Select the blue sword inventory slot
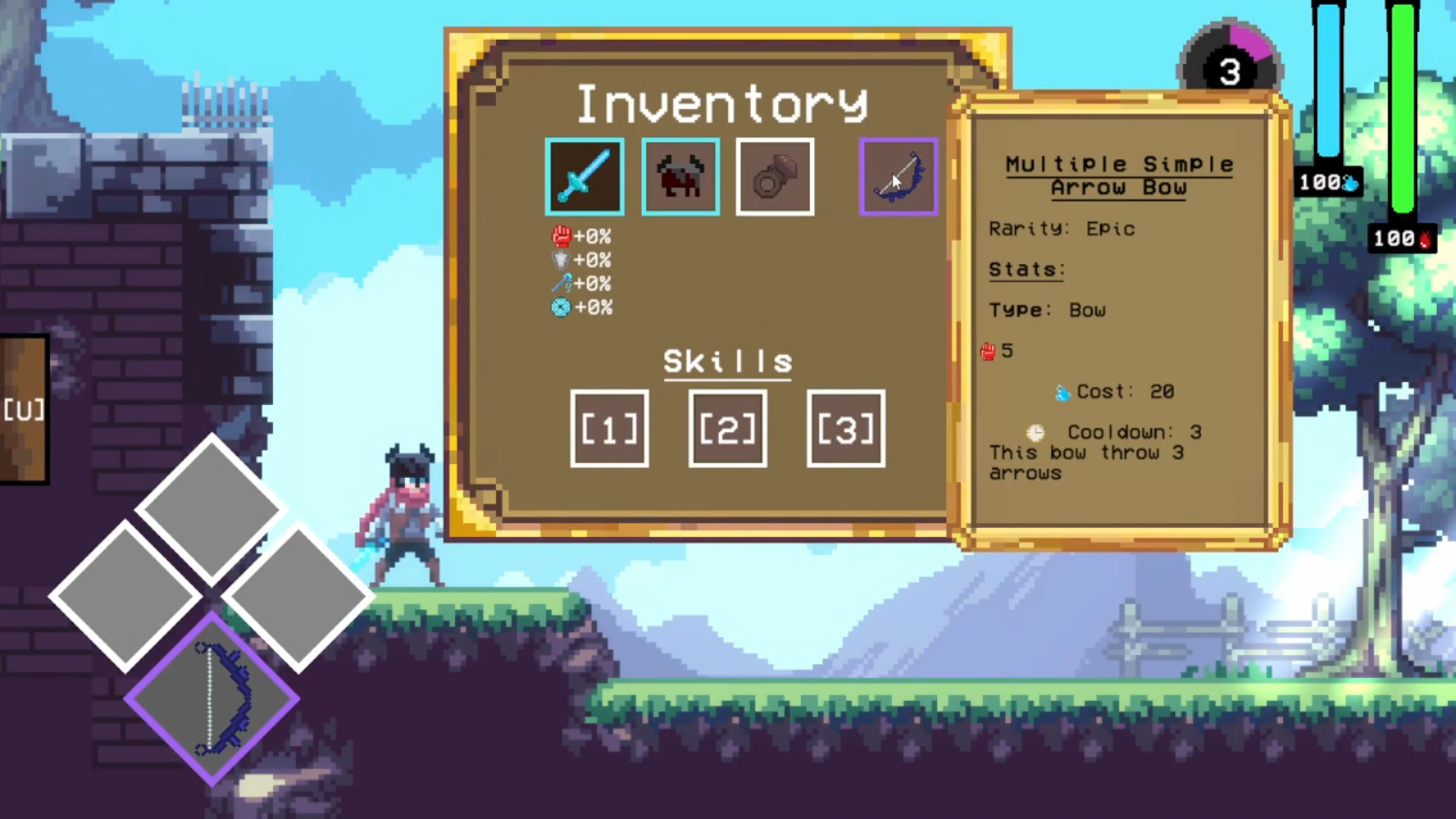The width and height of the screenshot is (1456, 819). tap(584, 177)
